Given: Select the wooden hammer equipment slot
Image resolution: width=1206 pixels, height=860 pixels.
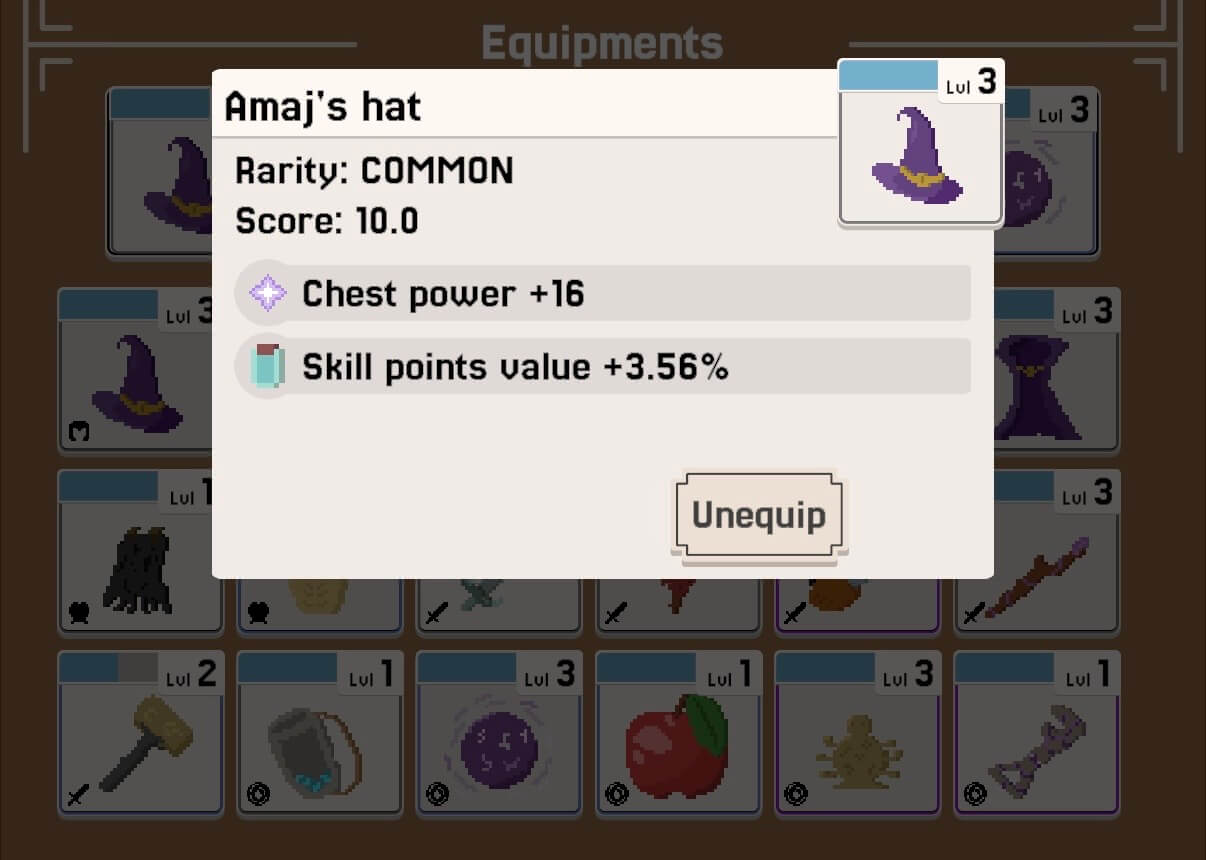Looking at the screenshot, I should pos(140,735).
